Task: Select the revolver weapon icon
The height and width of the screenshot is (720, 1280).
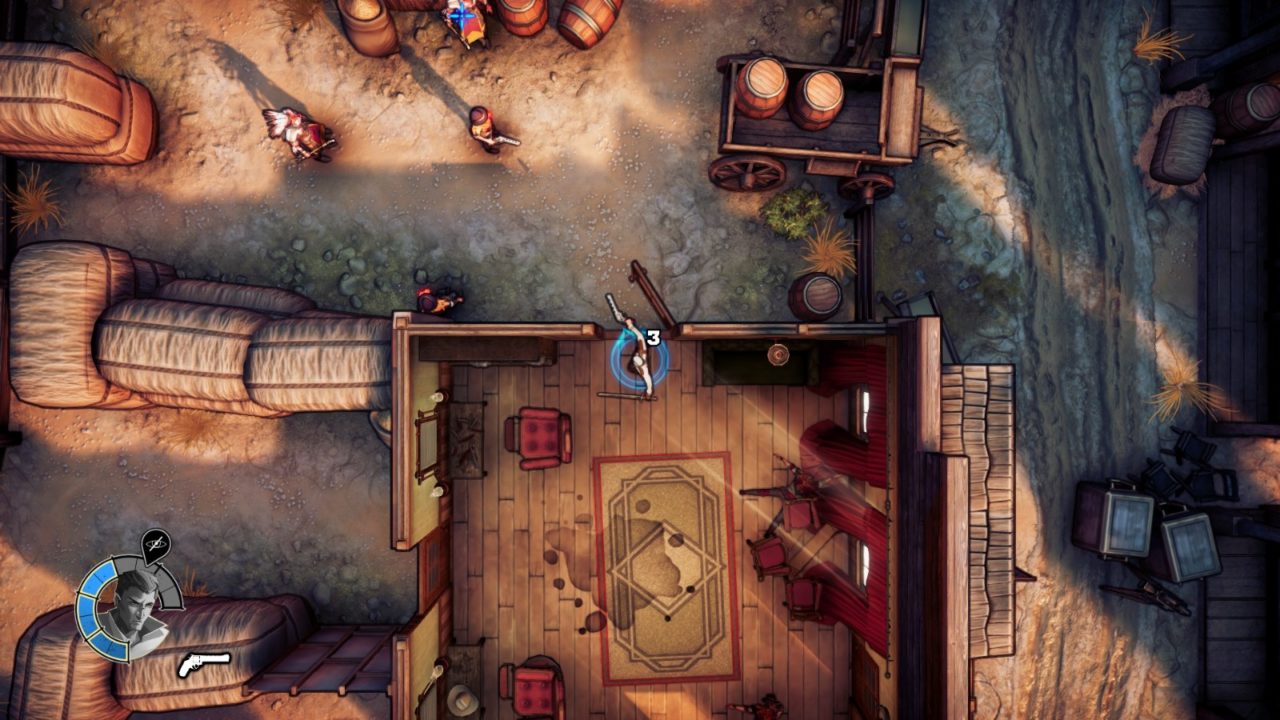Action: pos(204,663)
